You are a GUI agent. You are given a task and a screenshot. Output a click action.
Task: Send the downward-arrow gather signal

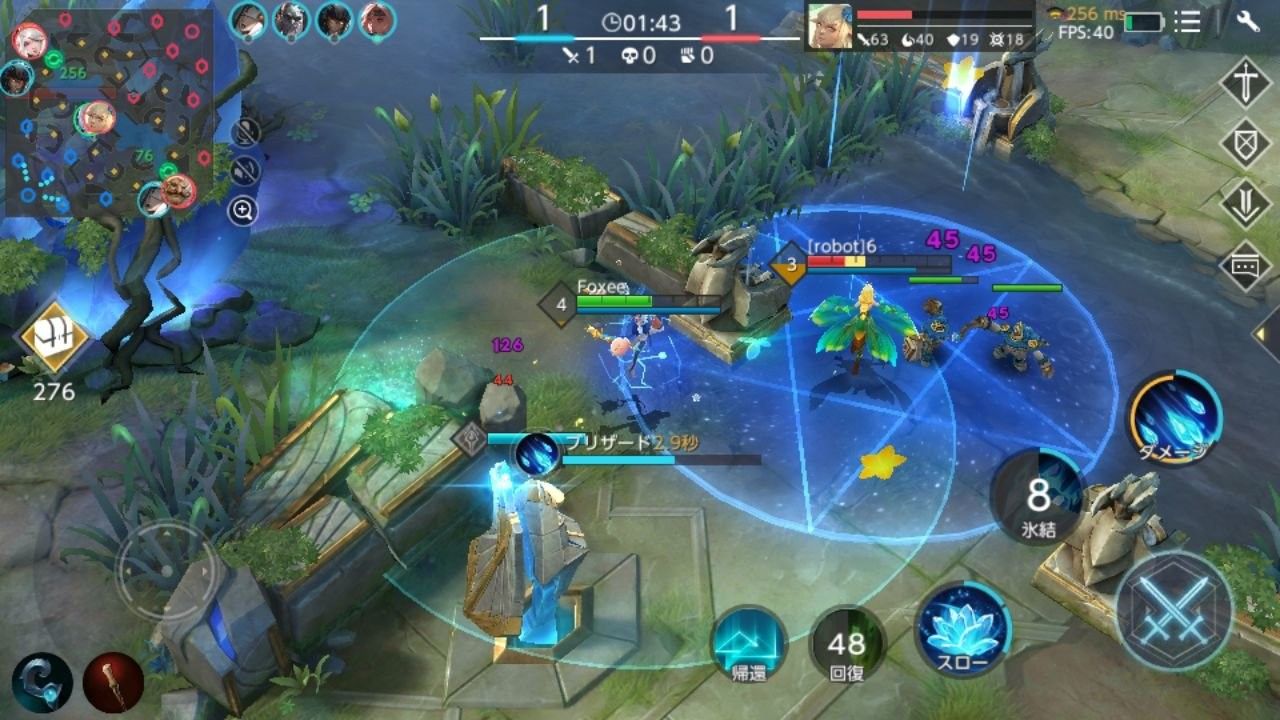tap(1245, 204)
